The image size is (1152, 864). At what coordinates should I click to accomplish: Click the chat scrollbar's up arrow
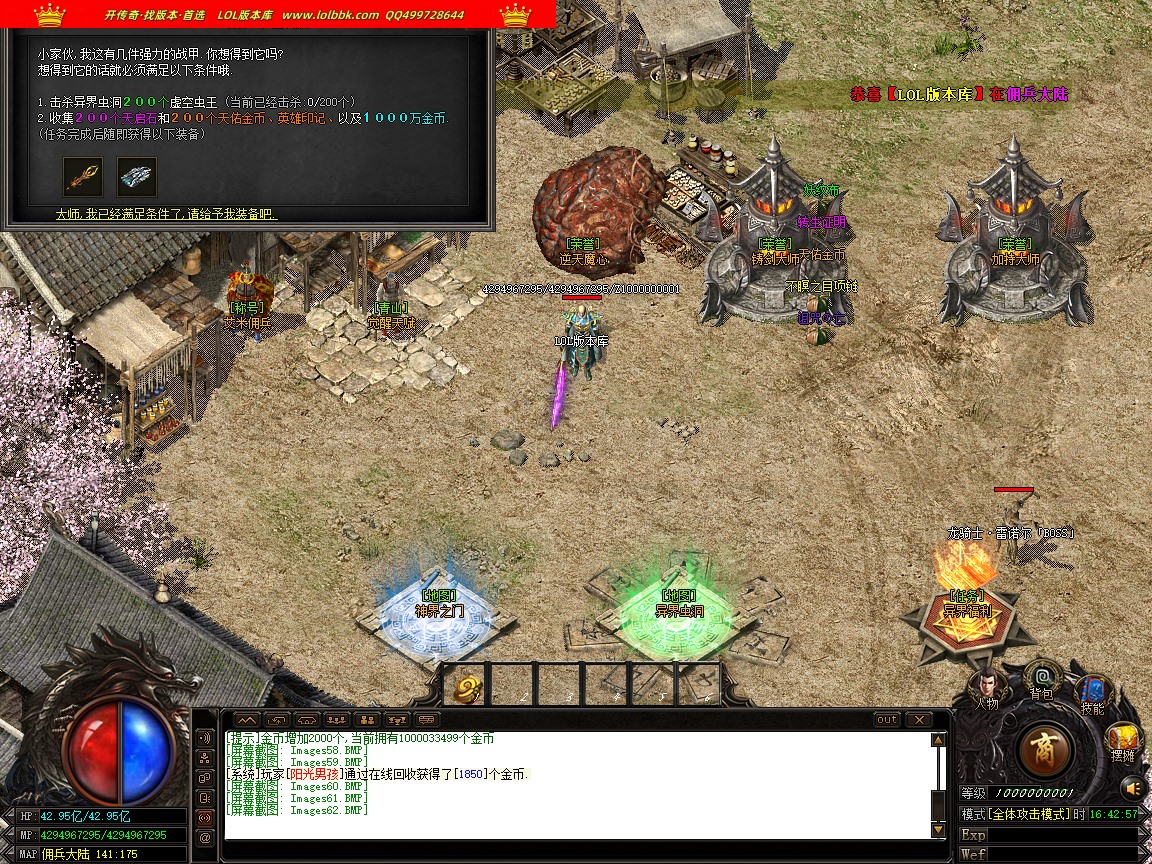pos(937,741)
